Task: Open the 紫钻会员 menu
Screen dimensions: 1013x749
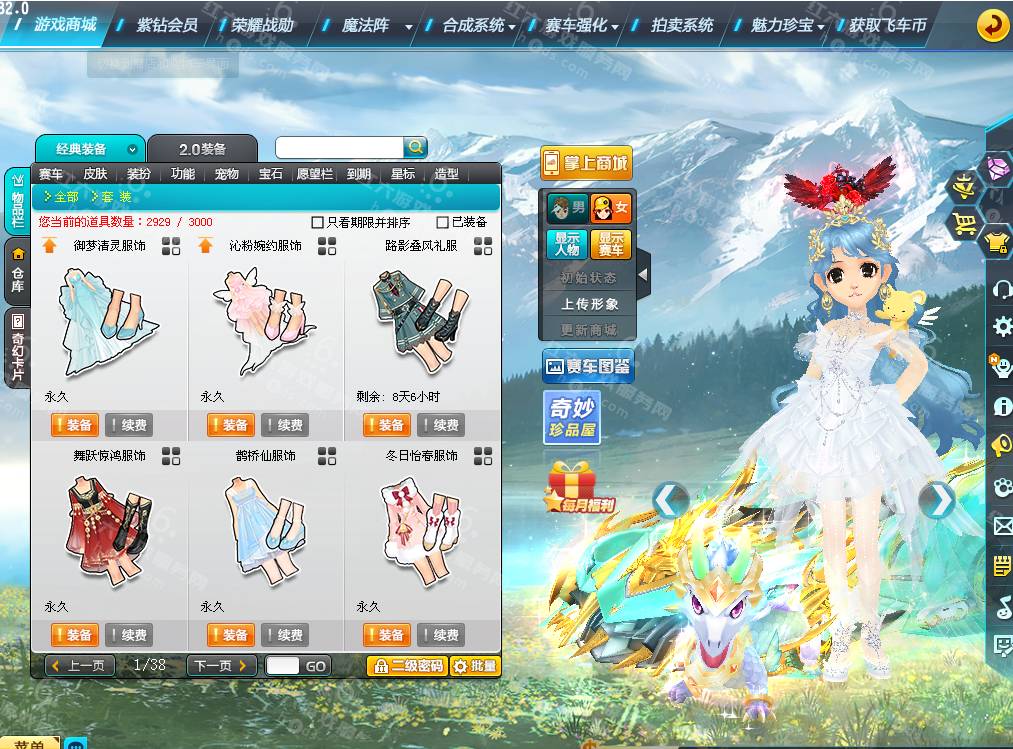Action: point(166,25)
